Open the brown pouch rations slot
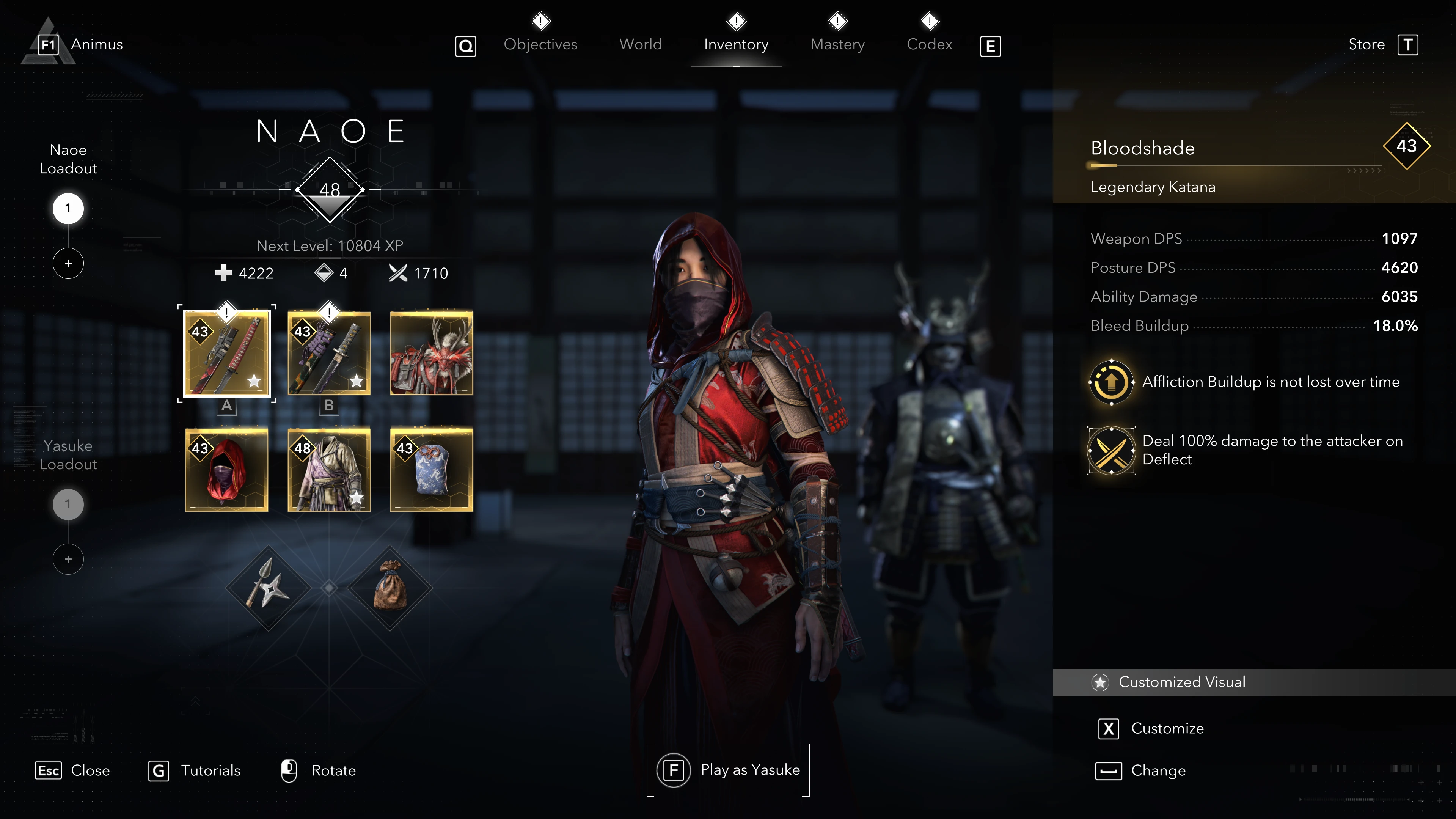This screenshot has height=819, width=1456. 390,588
